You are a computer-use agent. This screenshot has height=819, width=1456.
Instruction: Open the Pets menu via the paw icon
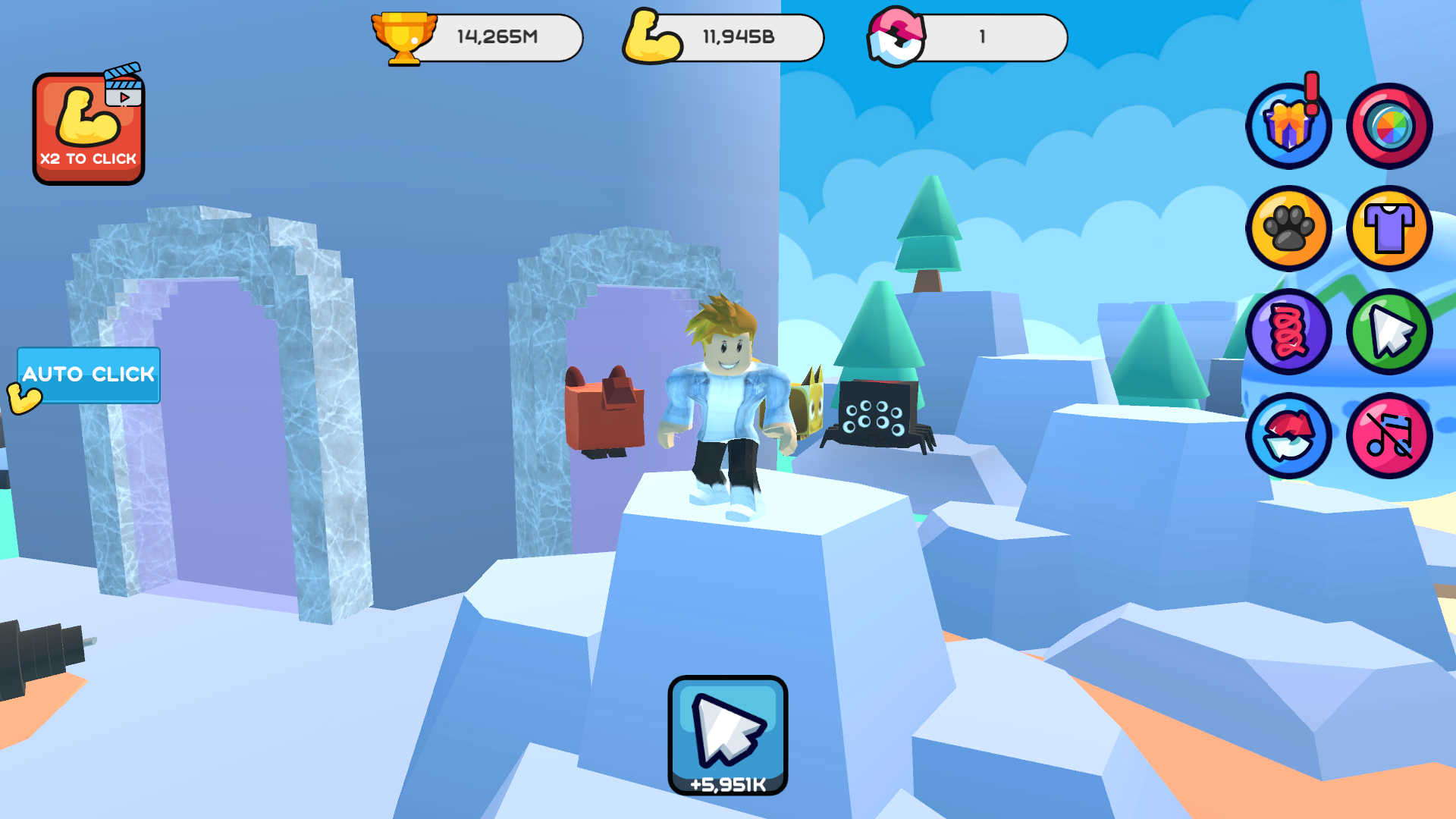(x=1289, y=228)
